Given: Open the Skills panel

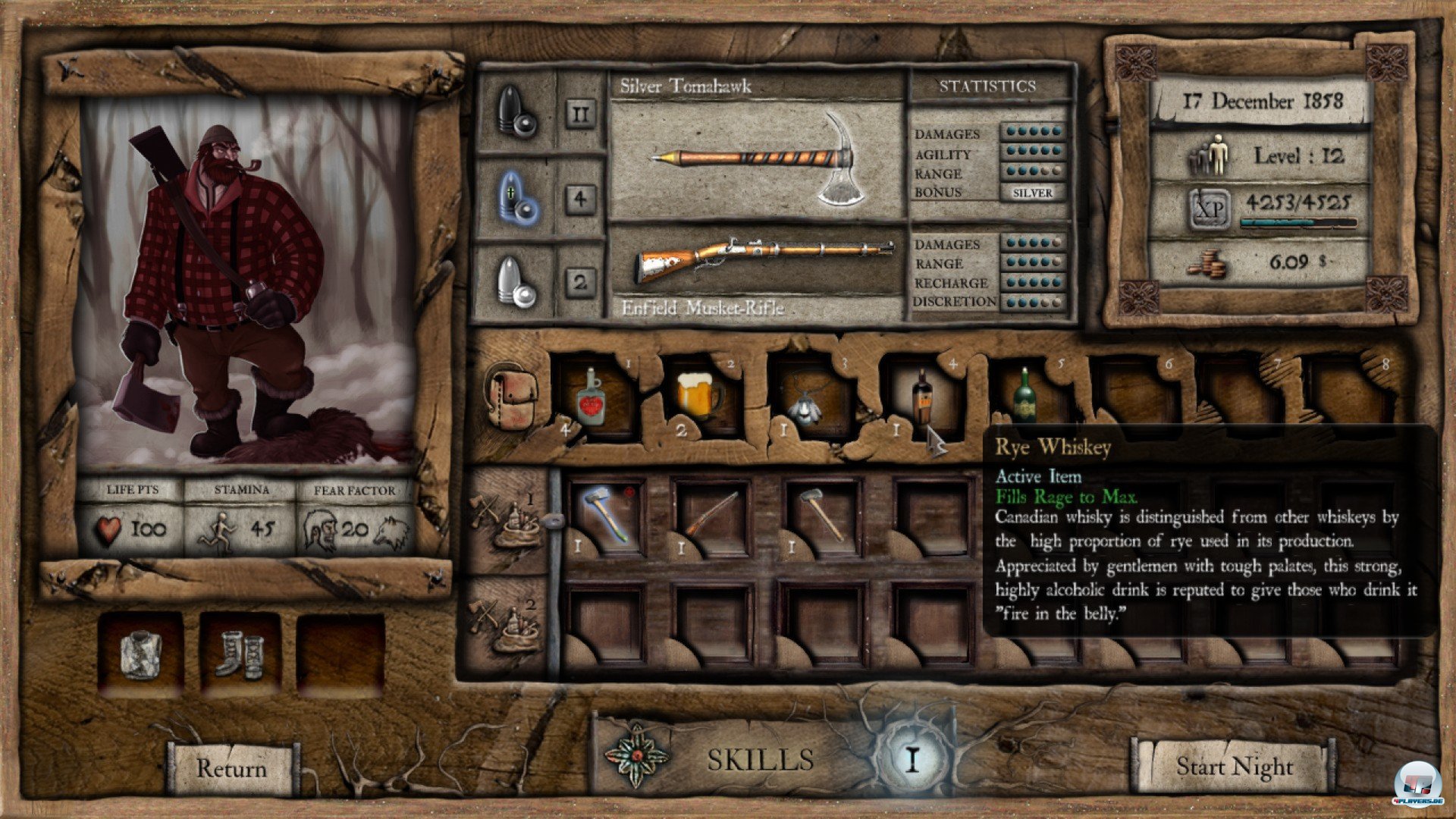Looking at the screenshot, I should click(x=761, y=759).
